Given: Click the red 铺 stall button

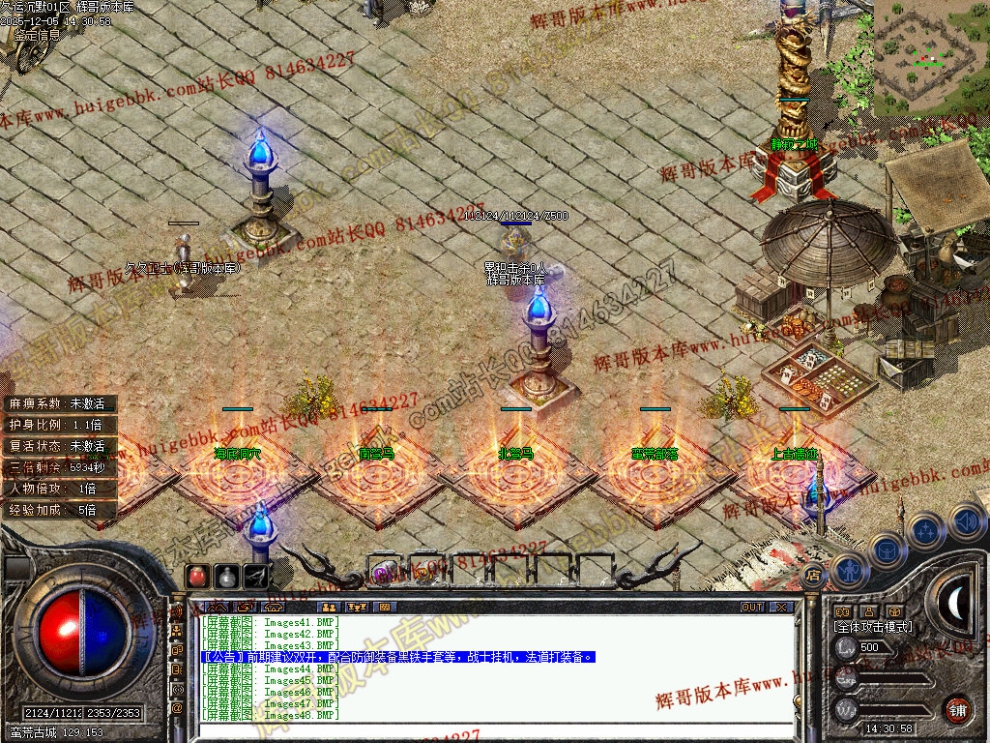Looking at the screenshot, I should pos(957,709).
